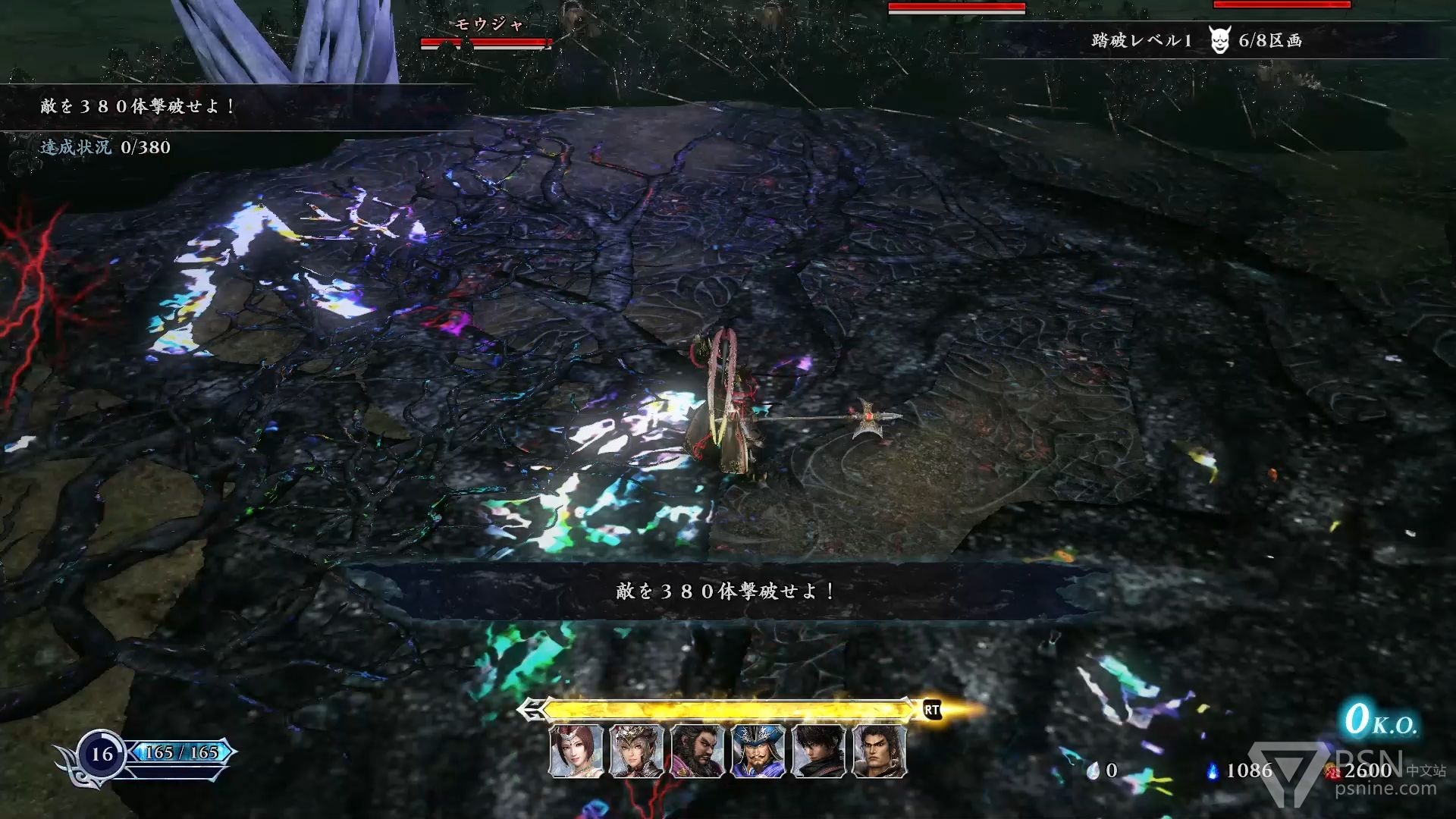1456x819 pixels.
Task: Select the red-haired woman character portrait
Action: pyautogui.click(x=576, y=752)
